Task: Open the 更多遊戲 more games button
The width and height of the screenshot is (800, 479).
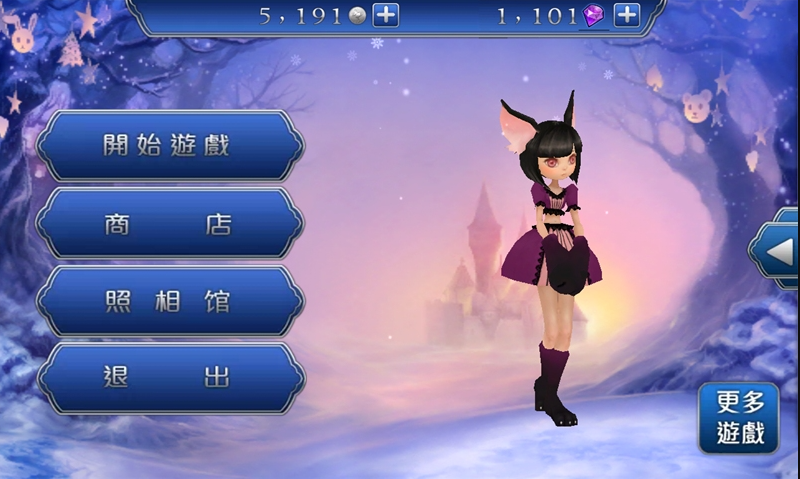Action: tap(740, 418)
